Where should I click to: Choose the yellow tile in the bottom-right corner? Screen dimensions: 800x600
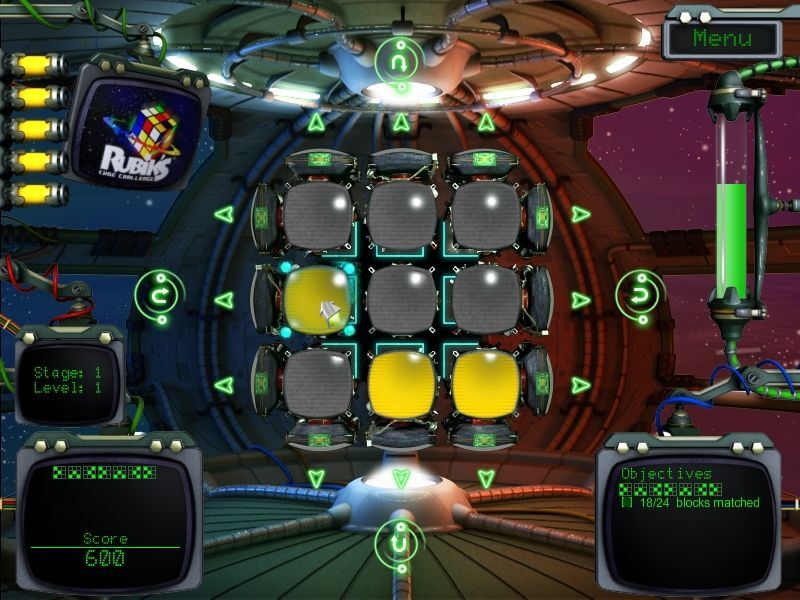click(486, 383)
